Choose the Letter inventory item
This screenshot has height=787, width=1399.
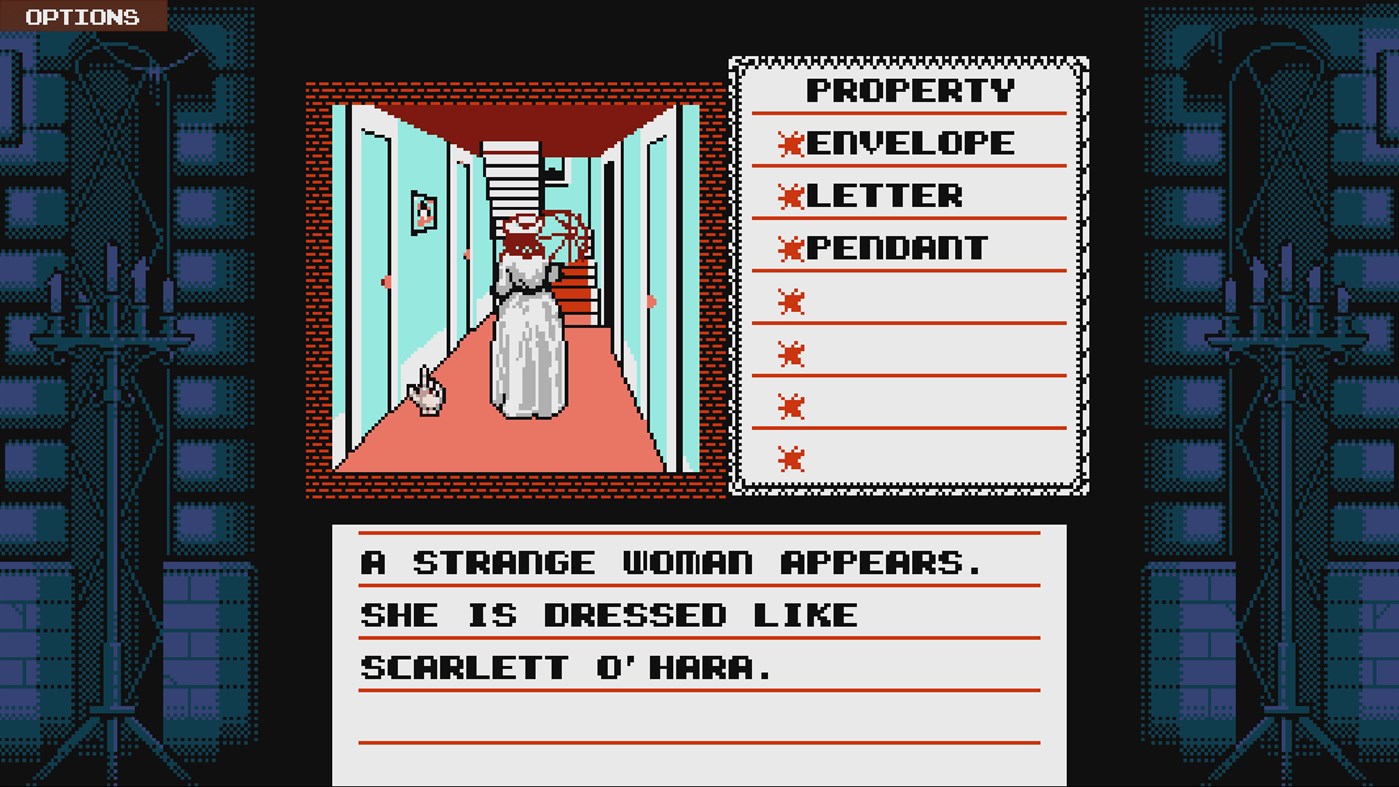pyautogui.click(x=883, y=195)
